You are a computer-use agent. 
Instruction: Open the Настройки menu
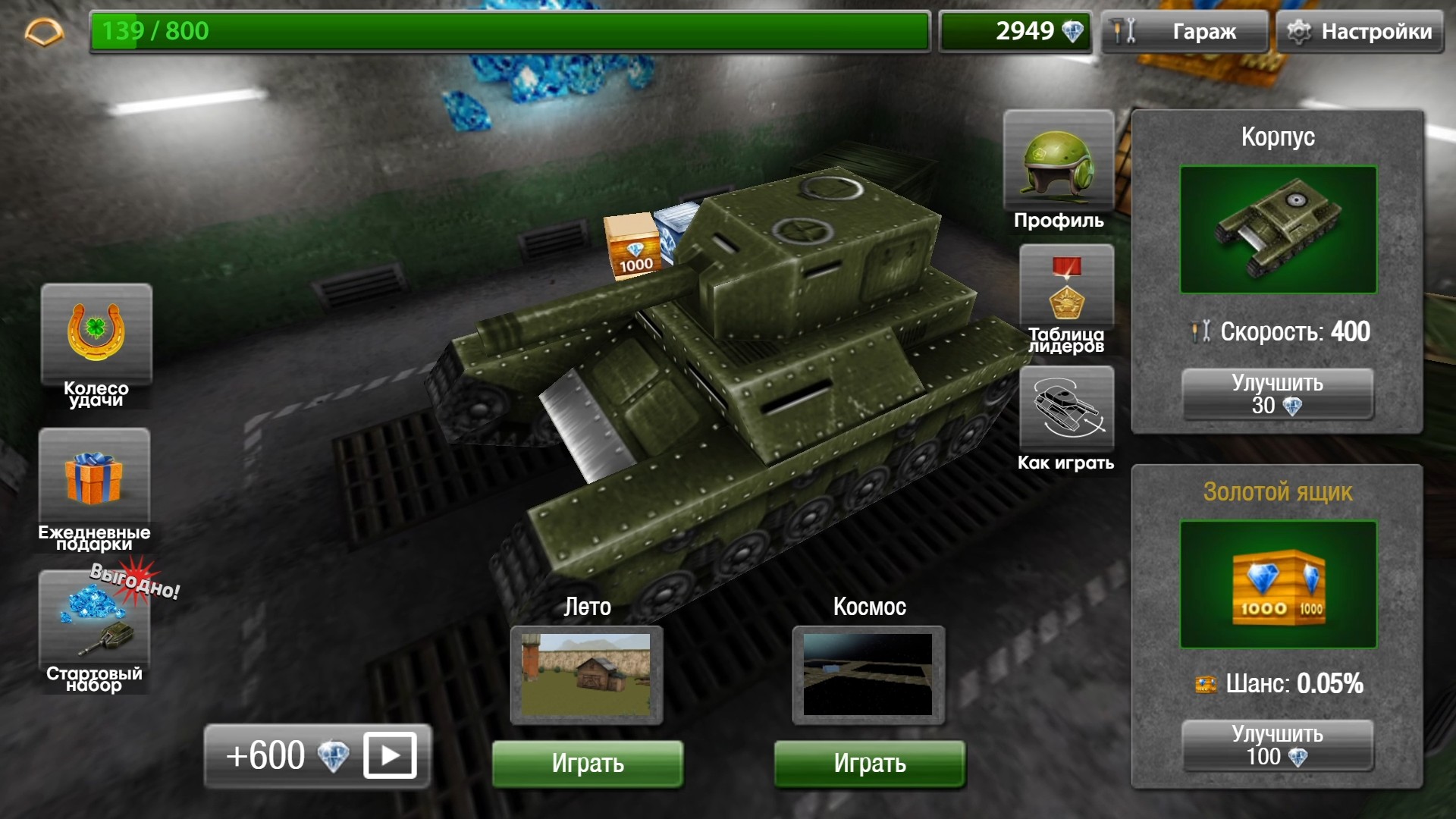1360,32
